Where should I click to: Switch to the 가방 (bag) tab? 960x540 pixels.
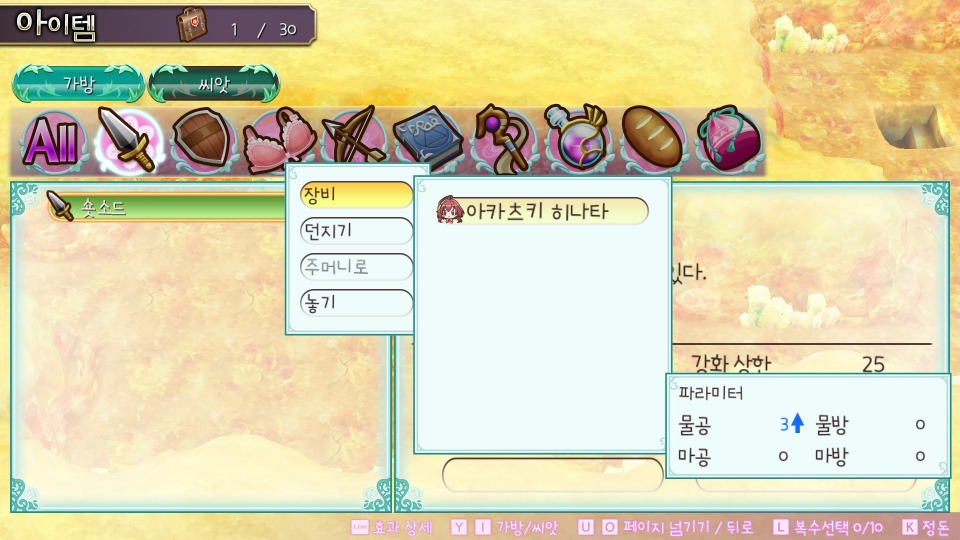click(x=78, y=84)
